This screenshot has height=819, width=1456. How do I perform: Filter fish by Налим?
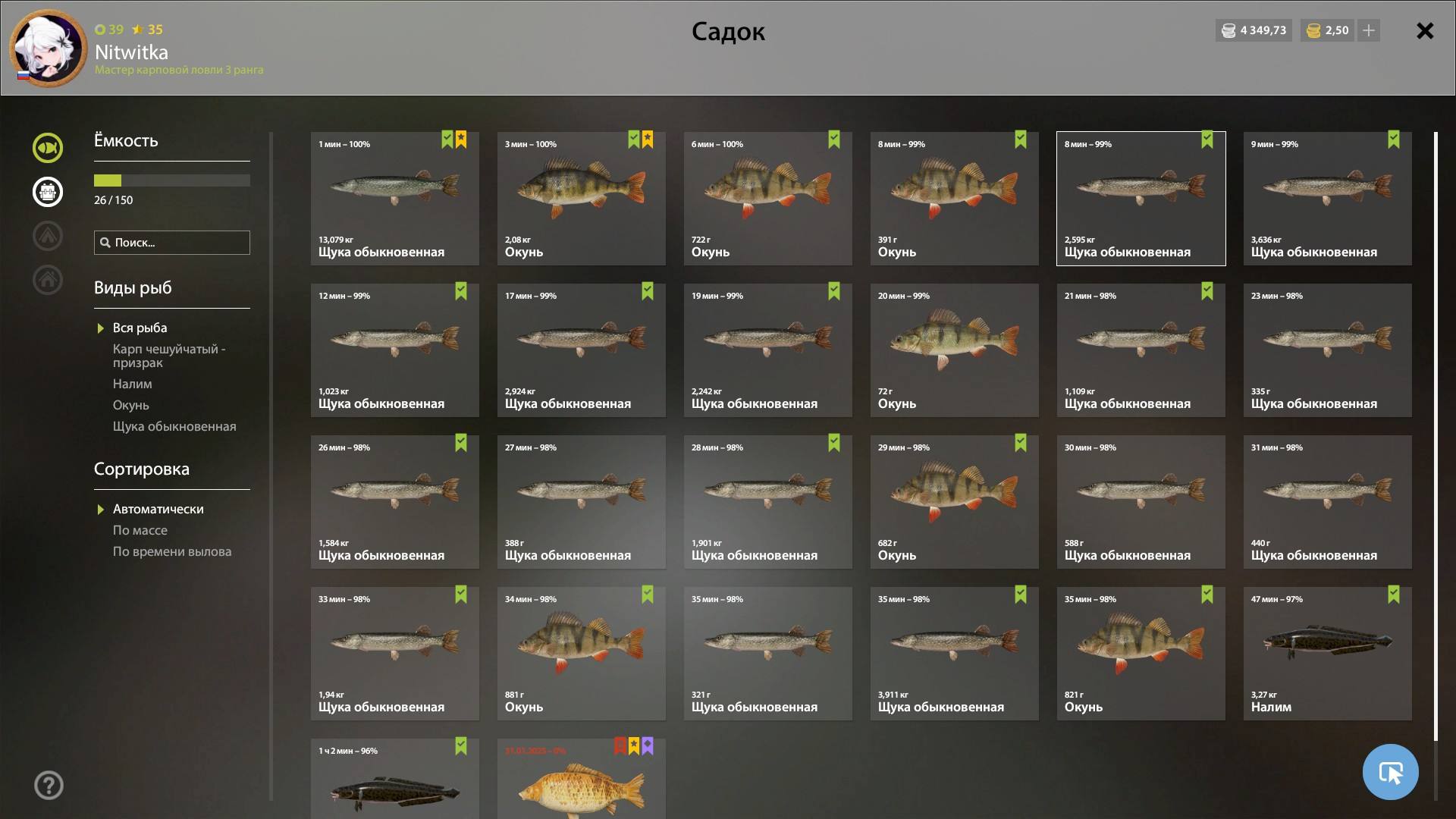point(133,384)
